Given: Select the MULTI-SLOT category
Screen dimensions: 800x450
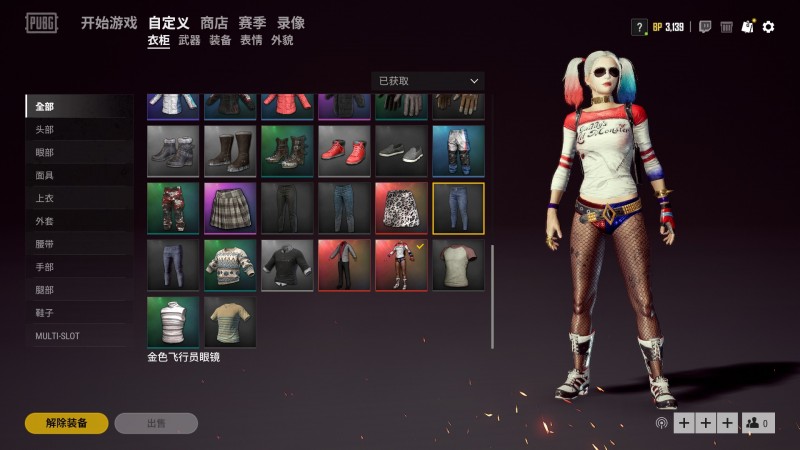Looking at the screenshot, I should (57, 336).
